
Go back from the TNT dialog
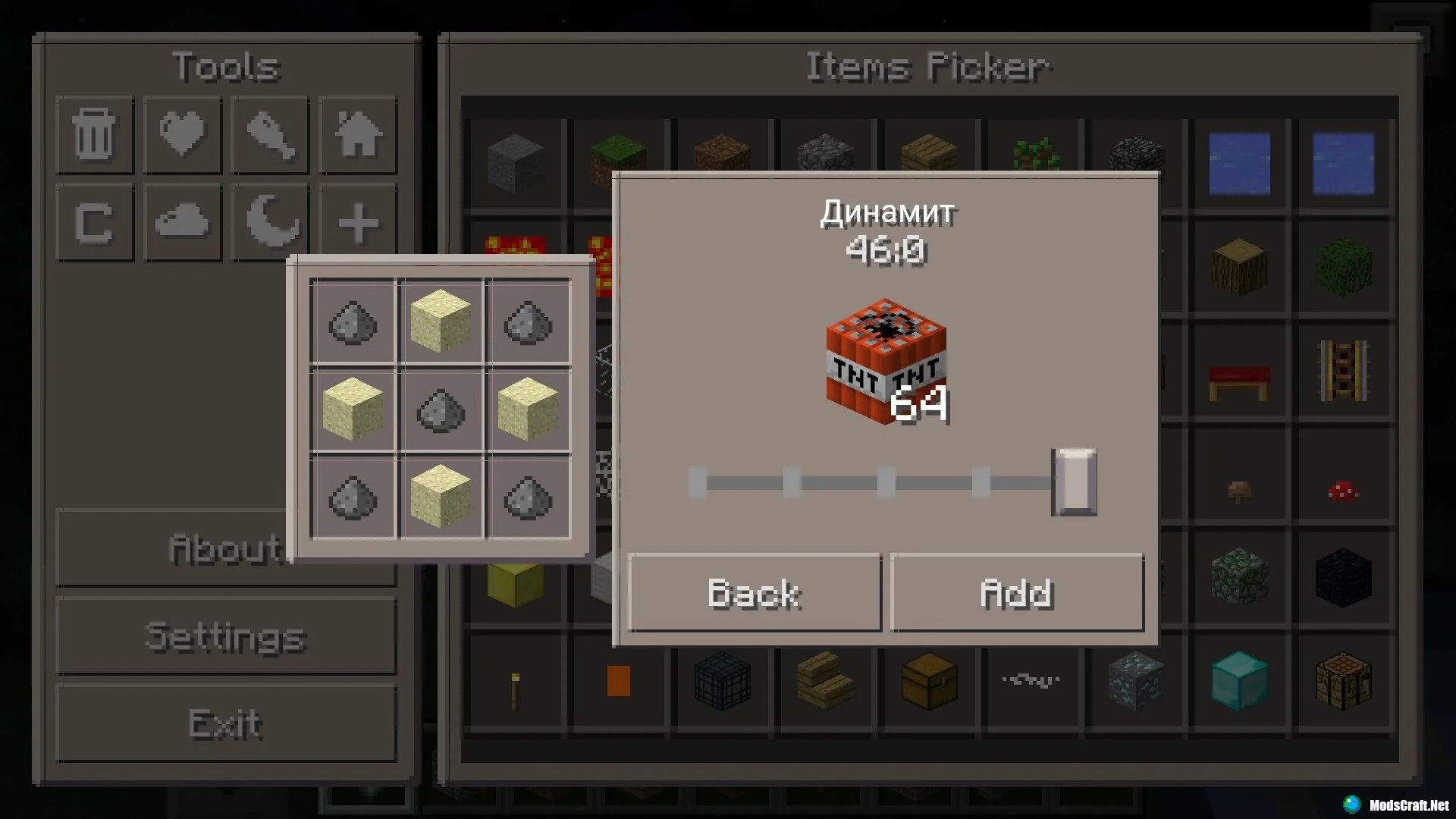755,593
